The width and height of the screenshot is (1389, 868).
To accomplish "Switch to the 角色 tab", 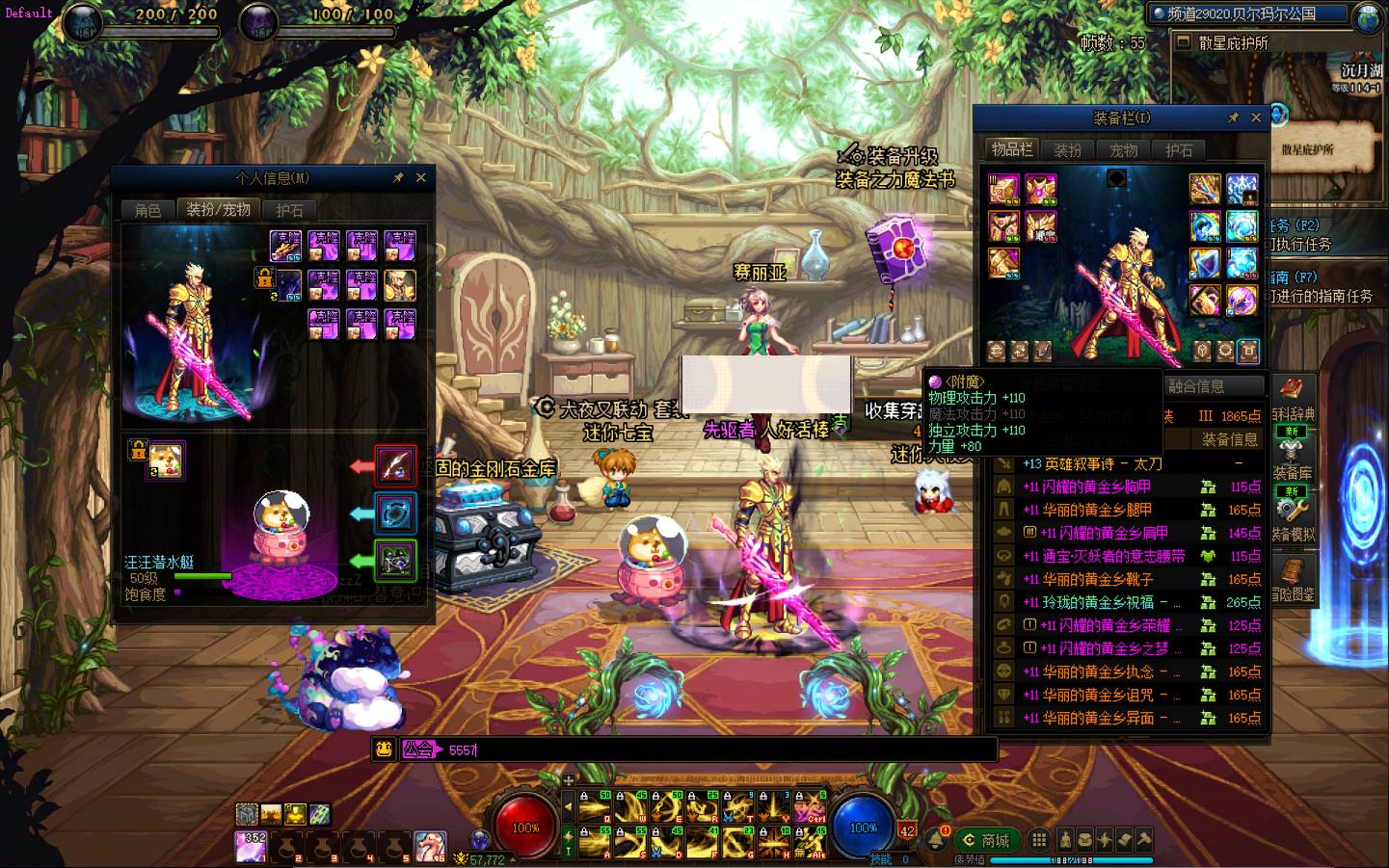I will (x=147, y=210).
